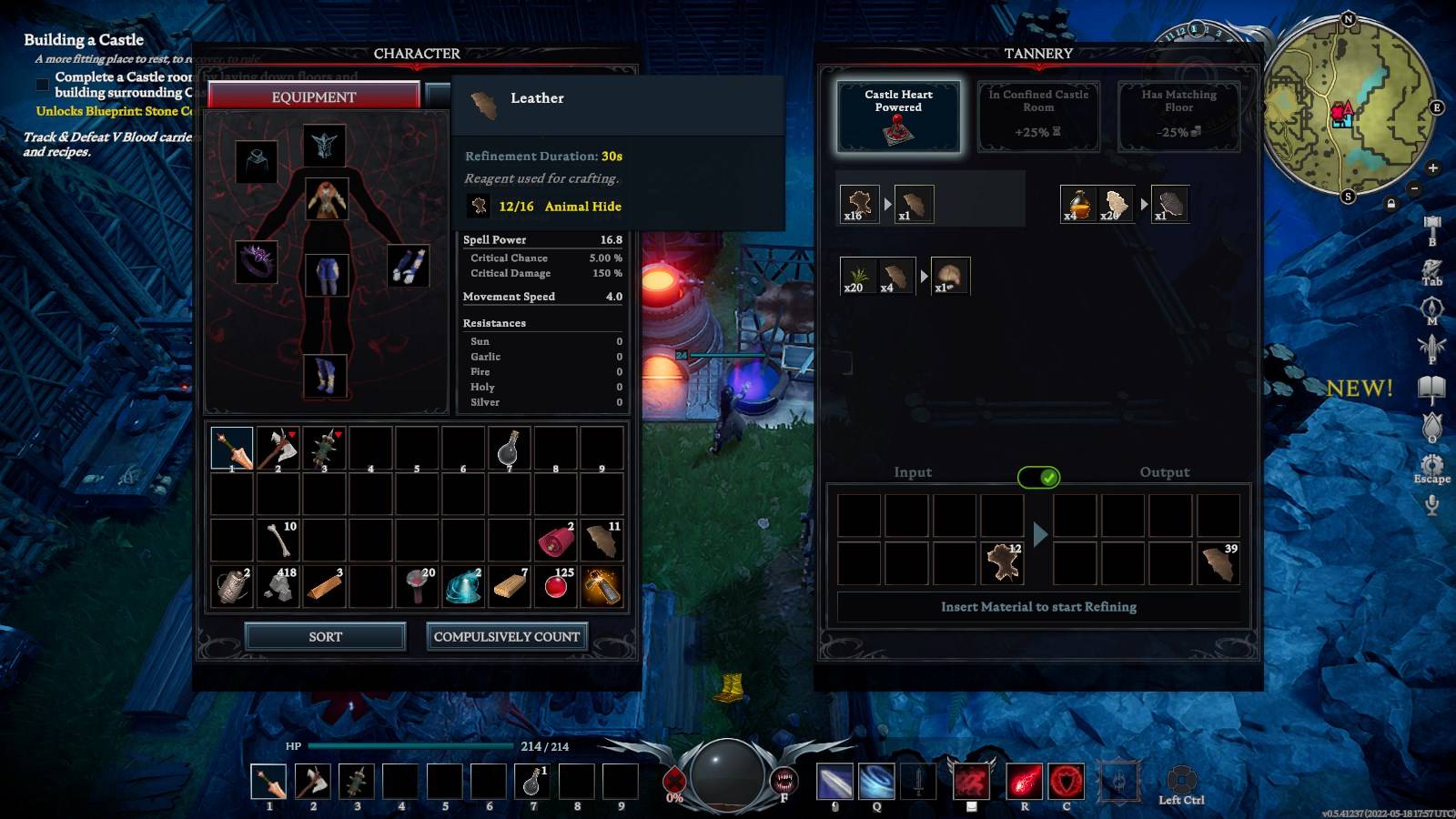Select the purple ring equipment slot

click(x=257, y=261)
